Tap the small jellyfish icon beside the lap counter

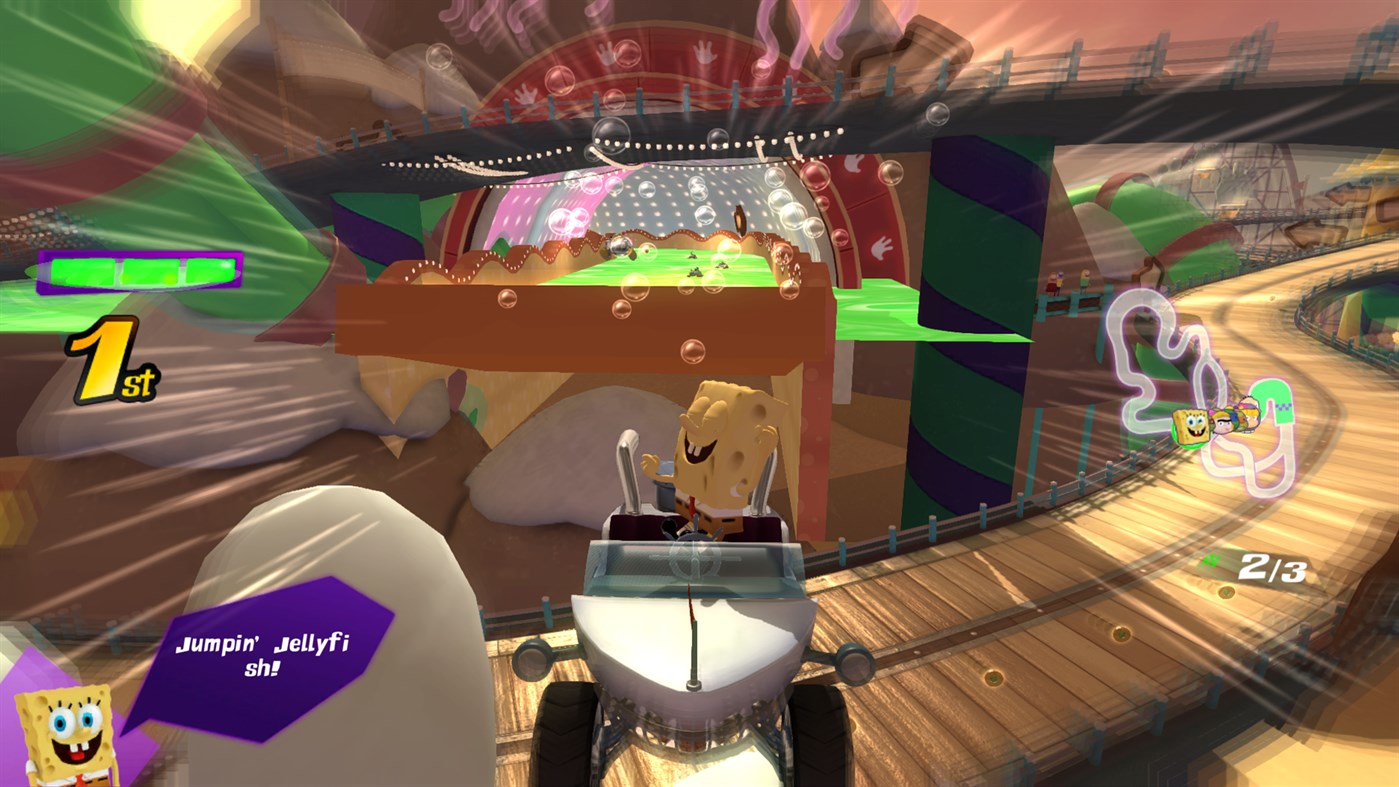click(1210, 561)
